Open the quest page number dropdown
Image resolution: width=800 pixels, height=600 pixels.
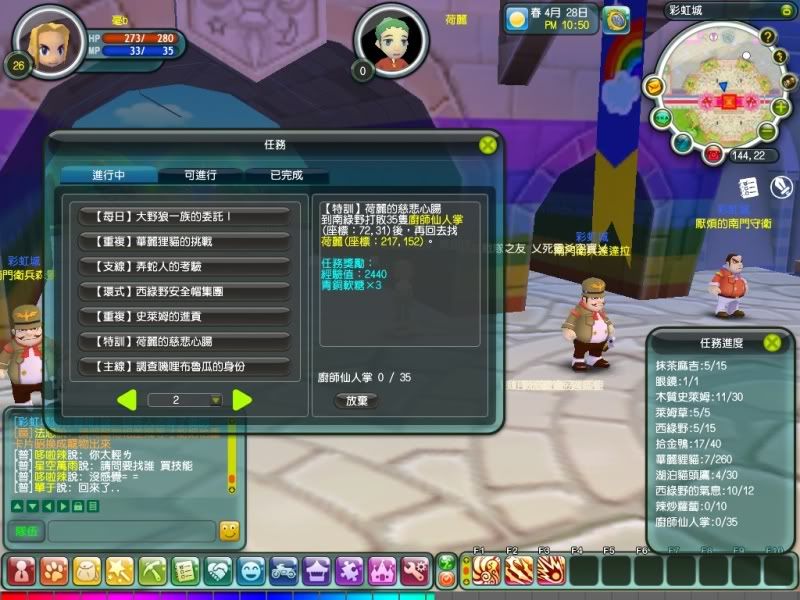(x=215, y=400)
